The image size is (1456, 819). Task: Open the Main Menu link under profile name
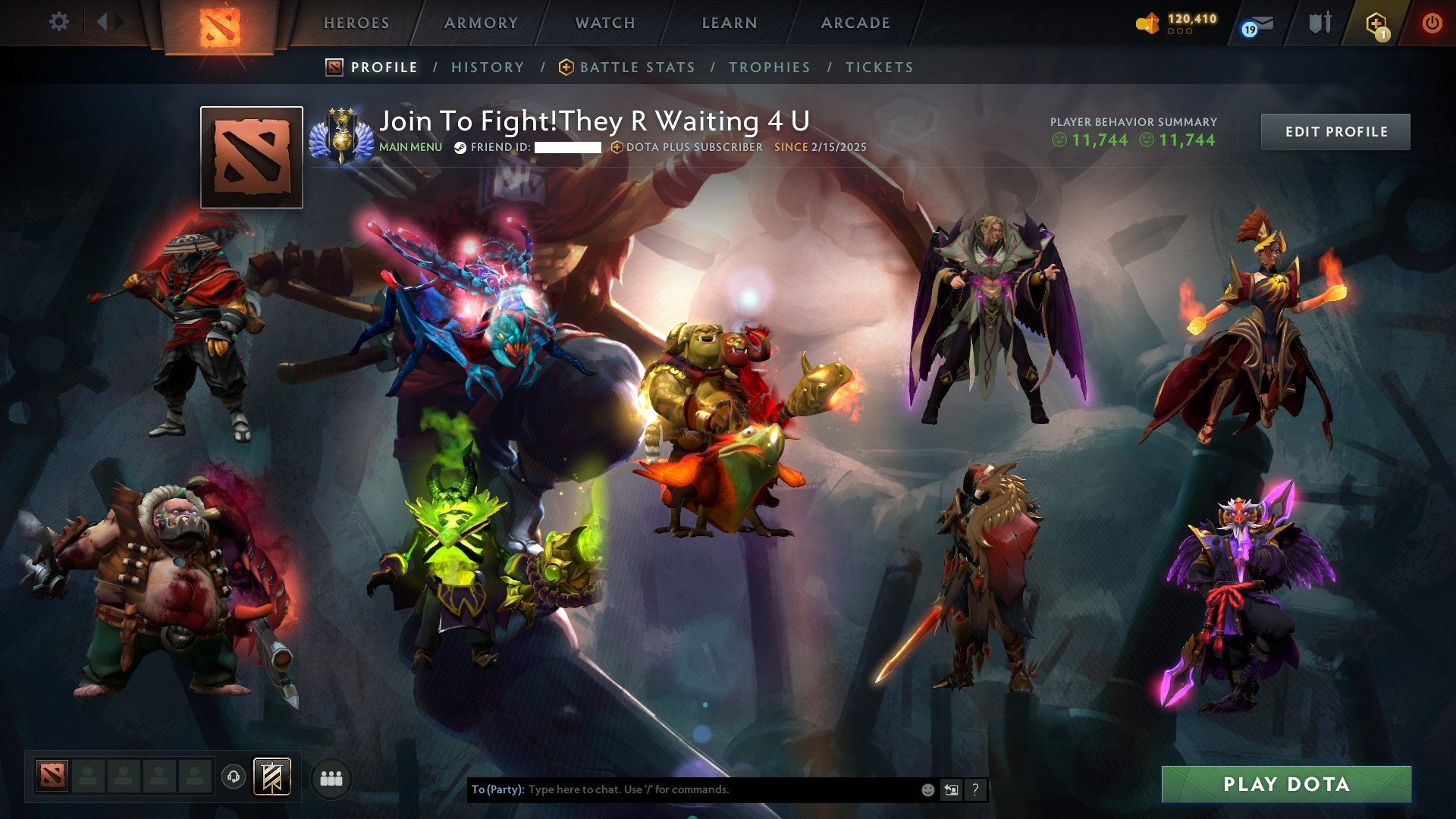410,147
